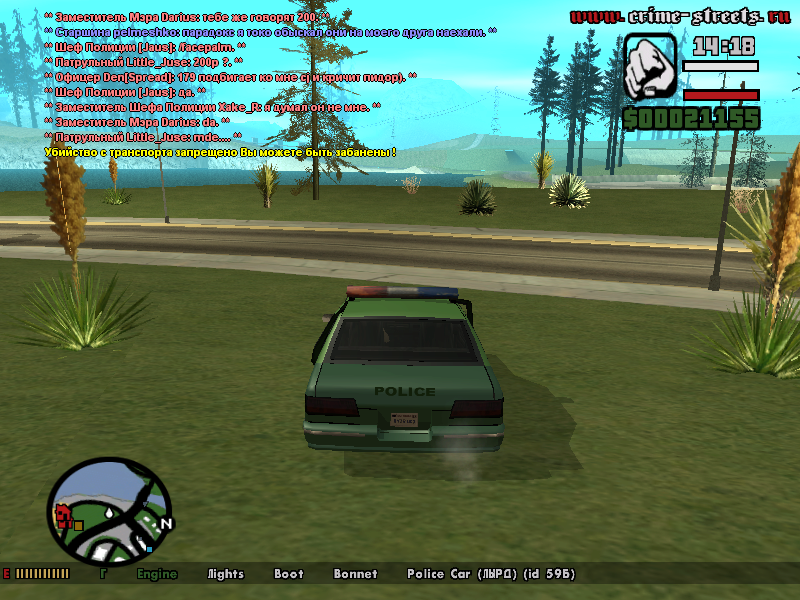
Task: Click the North compass marker on the radar
Action: pos(167,523)
